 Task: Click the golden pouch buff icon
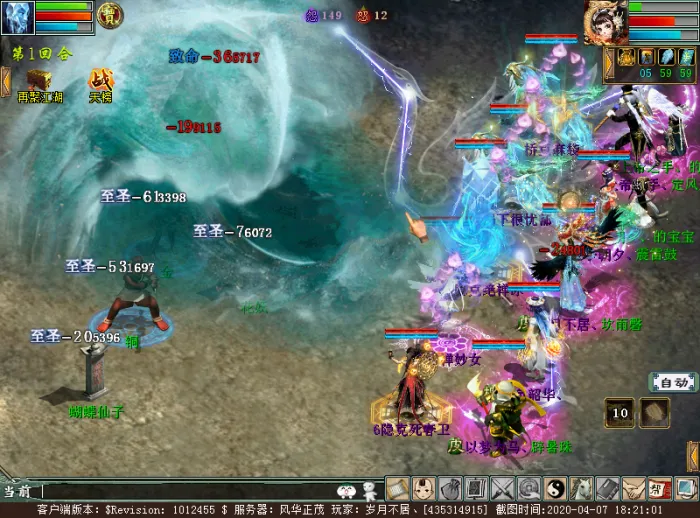click(x=626, y=58)
